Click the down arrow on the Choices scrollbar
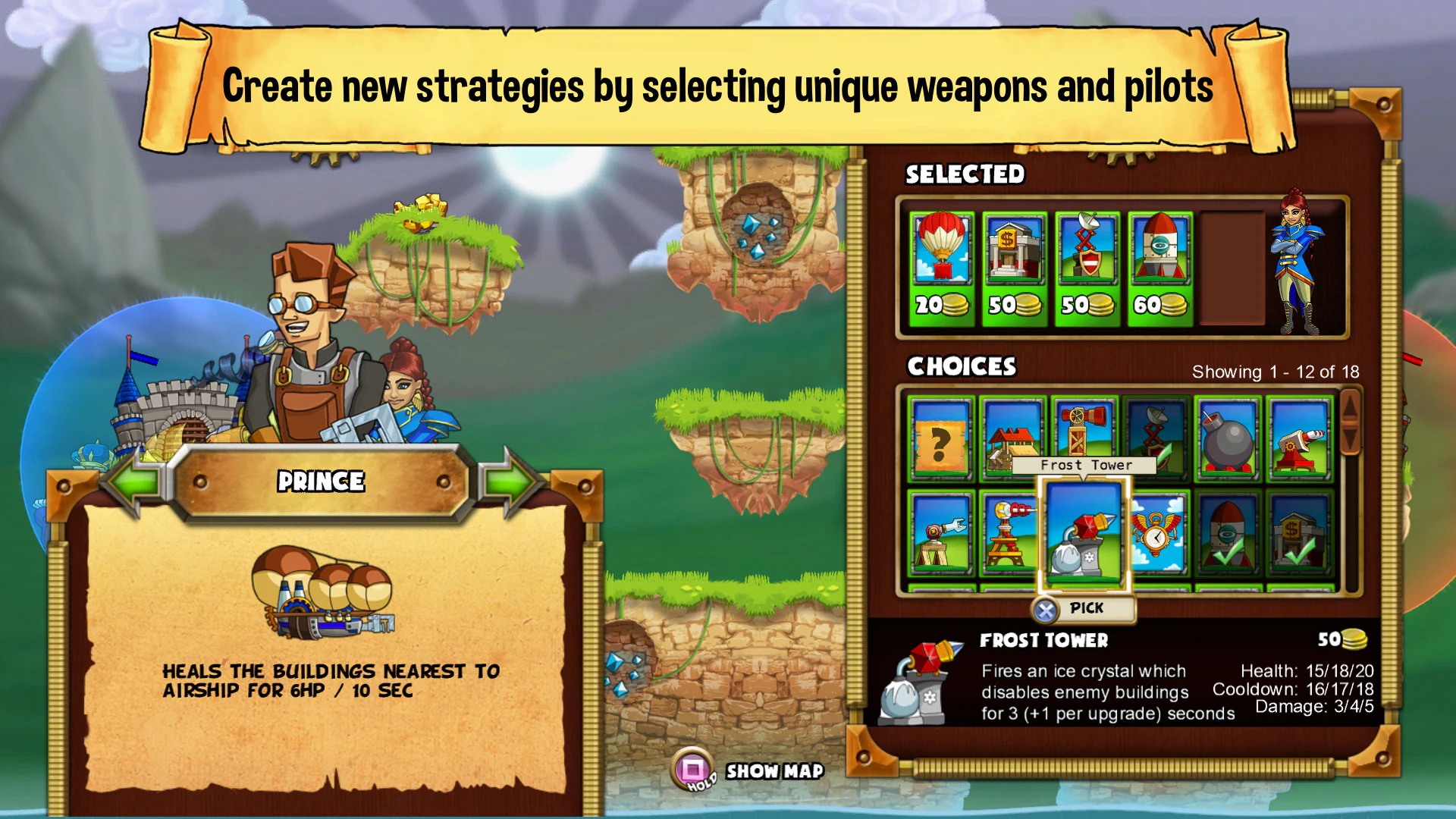The height and width of the screenshot is (819, 1456). [1350, 438]
